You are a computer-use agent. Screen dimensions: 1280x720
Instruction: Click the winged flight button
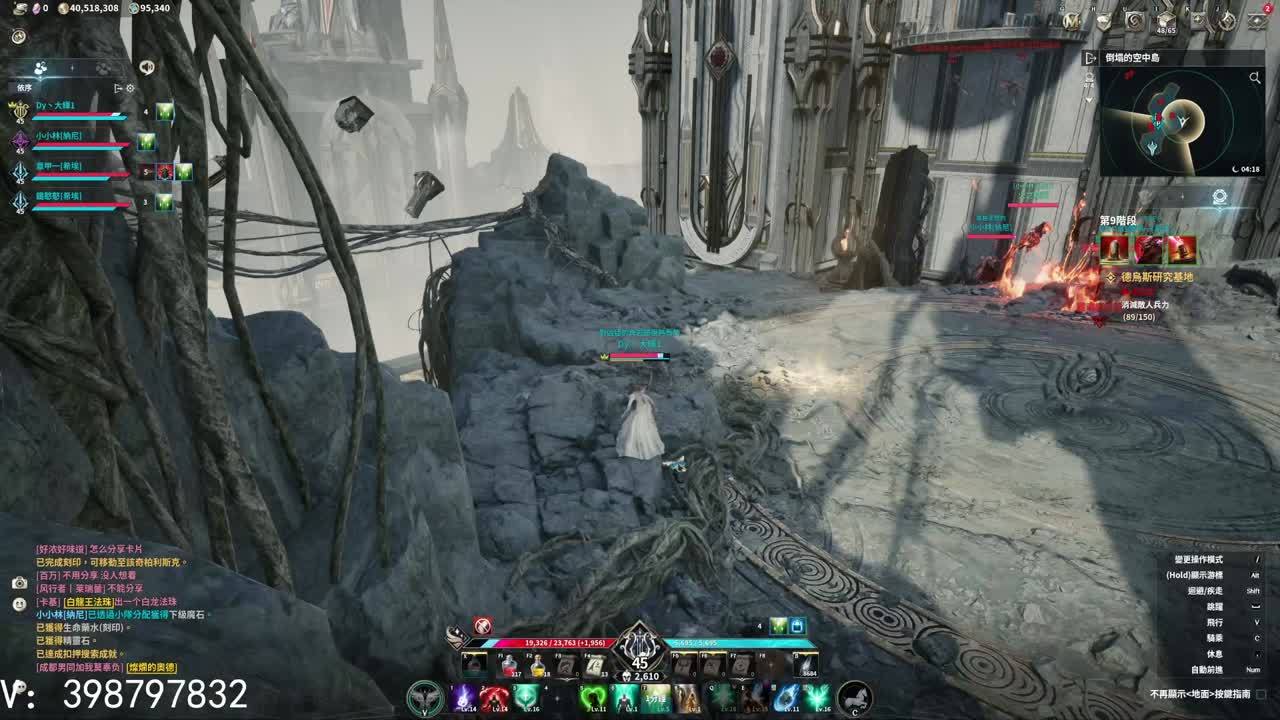click(x=425, y=697)
